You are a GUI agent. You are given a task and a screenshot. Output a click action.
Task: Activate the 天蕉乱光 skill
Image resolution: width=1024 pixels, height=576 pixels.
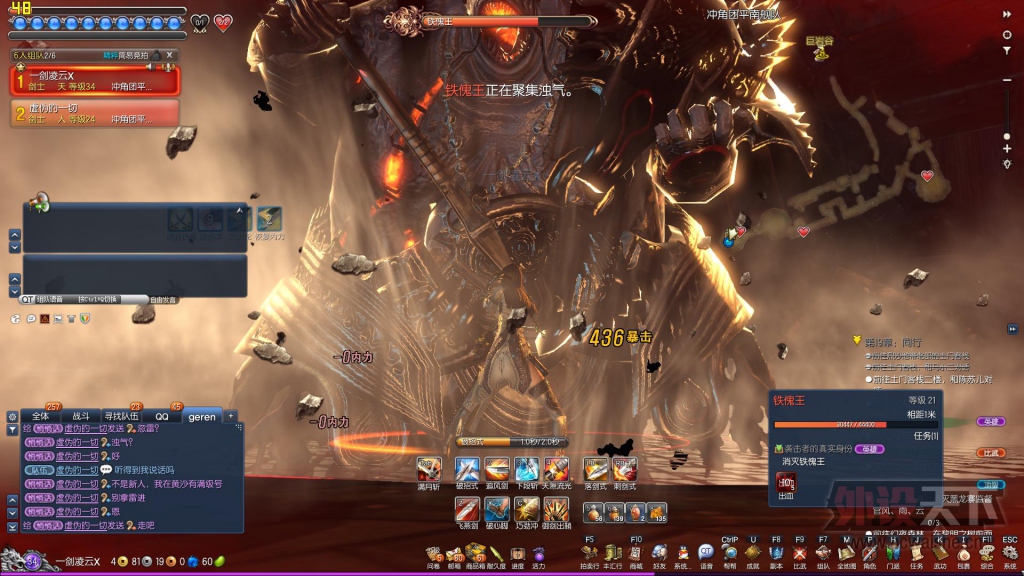point(557,469)
